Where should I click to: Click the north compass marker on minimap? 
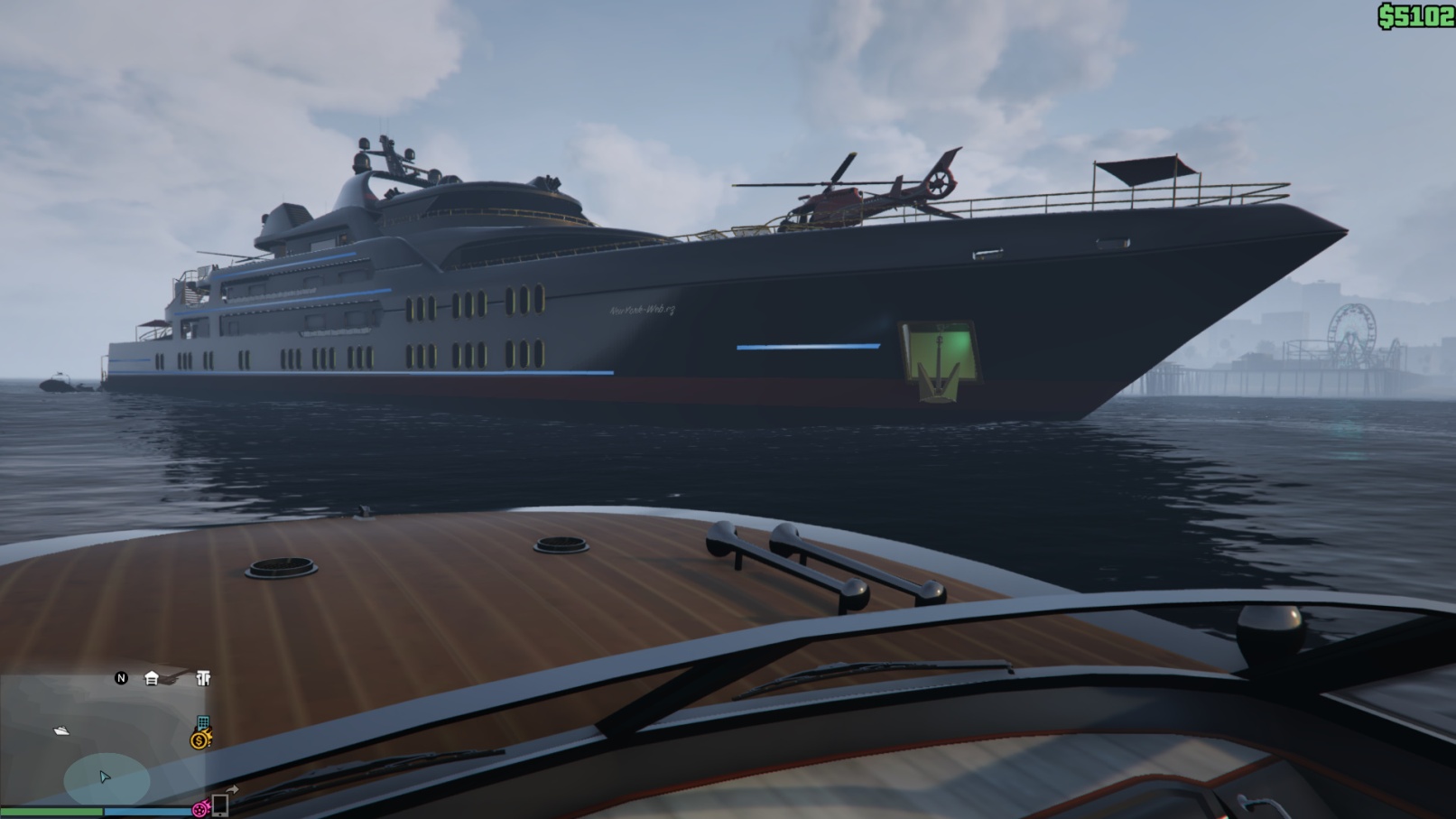(x=121, y=678)
